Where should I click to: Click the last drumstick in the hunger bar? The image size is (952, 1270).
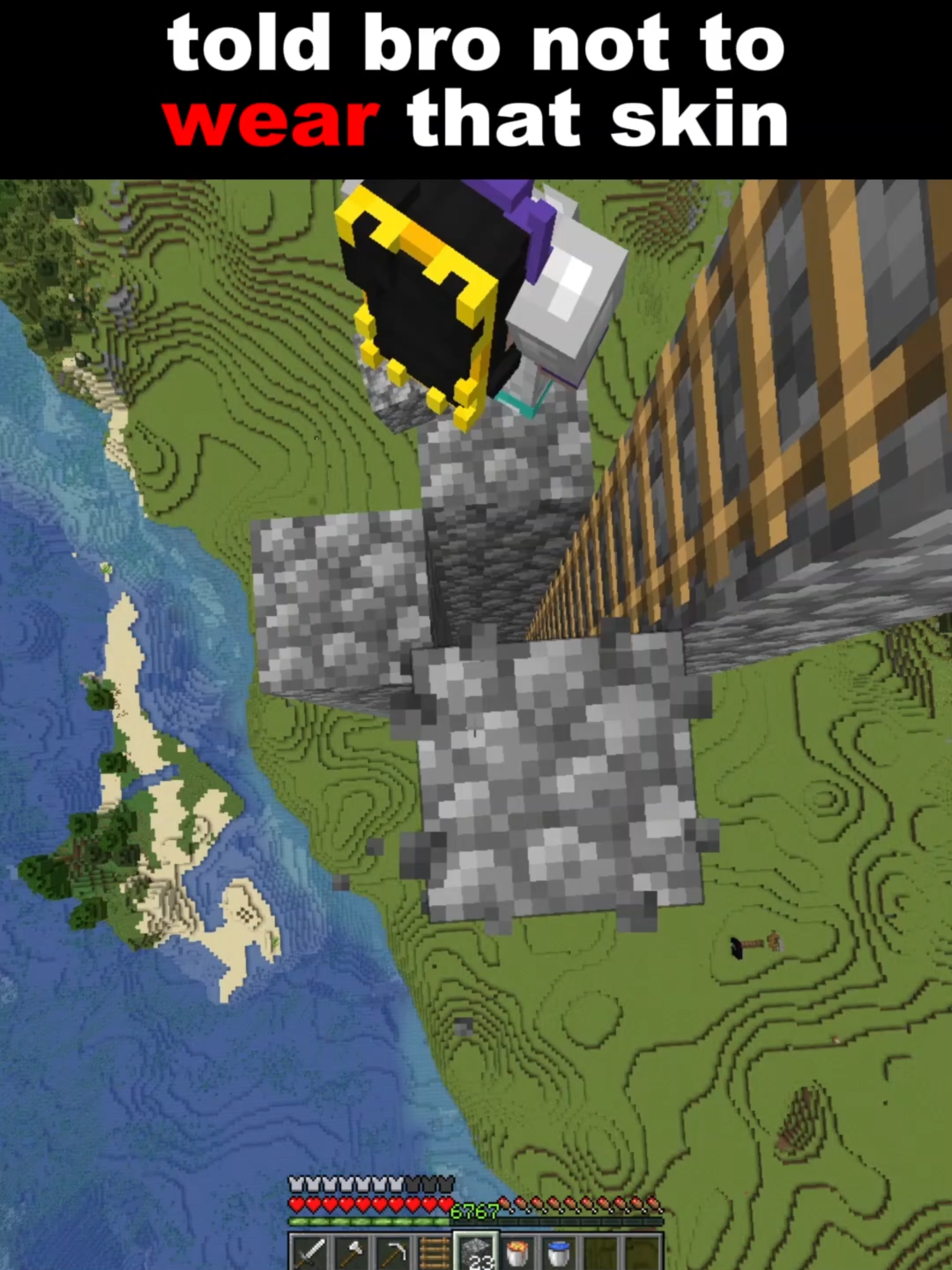(654, 1204)
